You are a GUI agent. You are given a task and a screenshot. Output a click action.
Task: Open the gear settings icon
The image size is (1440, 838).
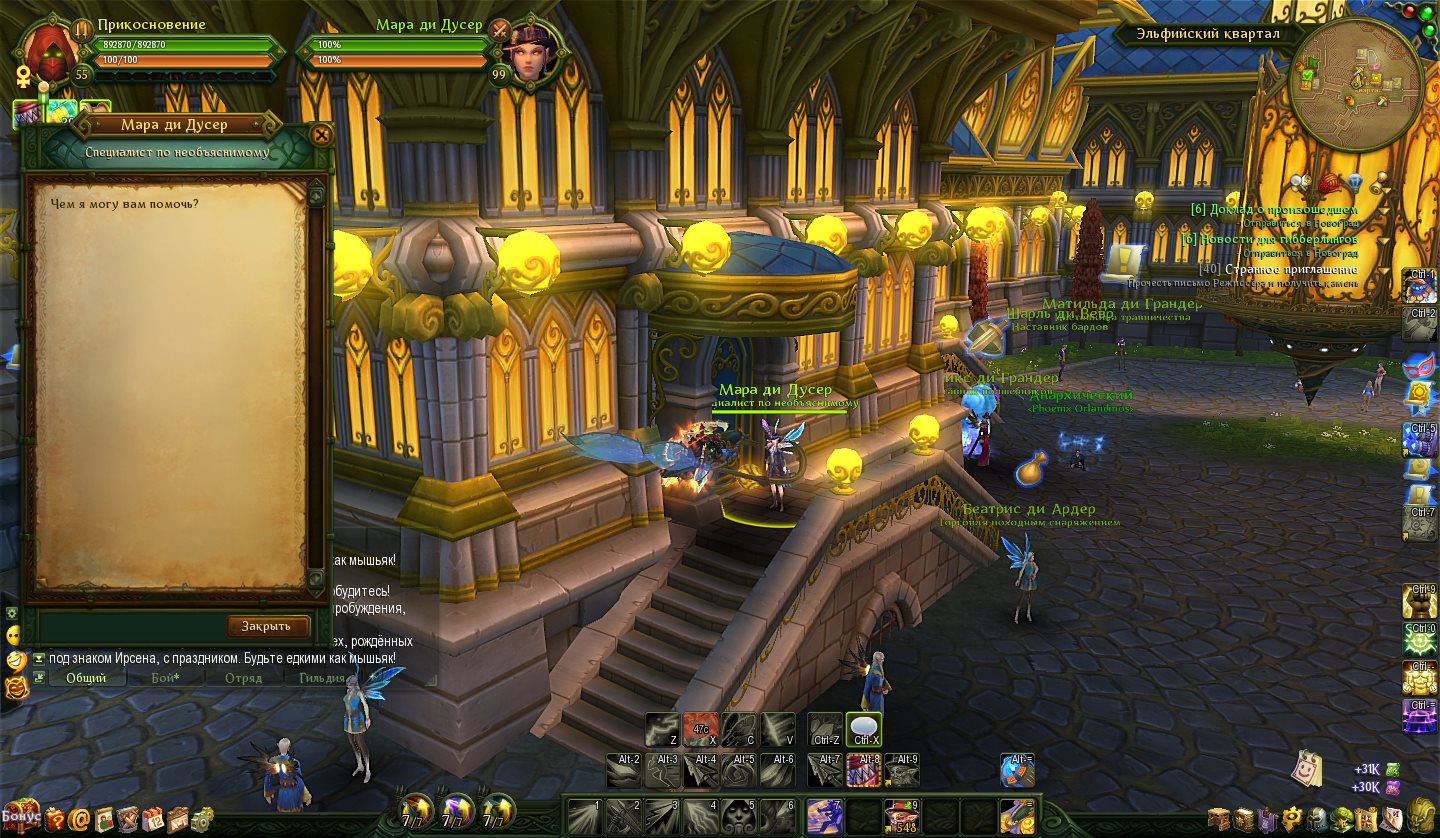click(x=203, y=819)
